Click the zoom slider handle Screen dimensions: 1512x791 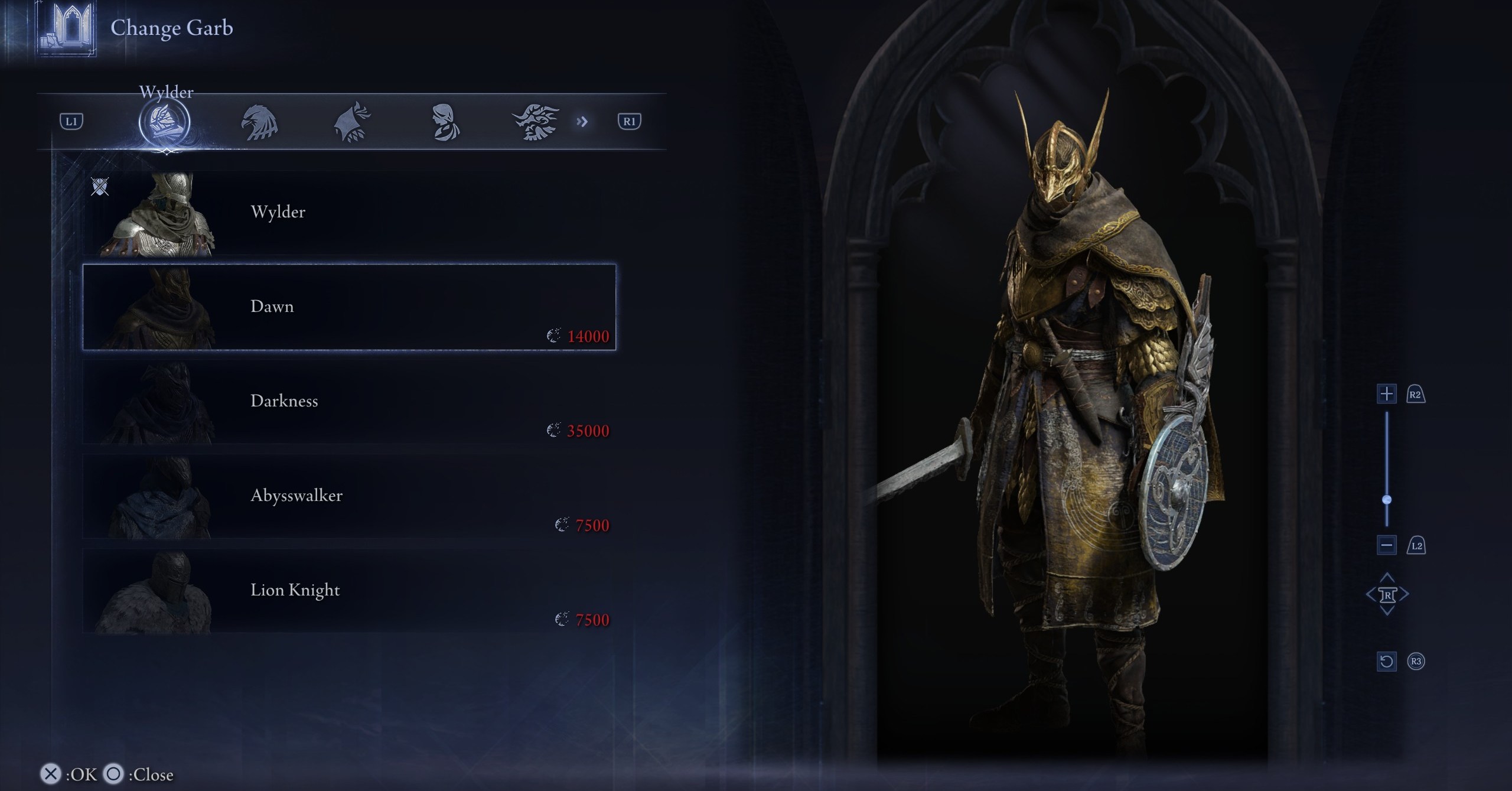(x=1387, y=500)
